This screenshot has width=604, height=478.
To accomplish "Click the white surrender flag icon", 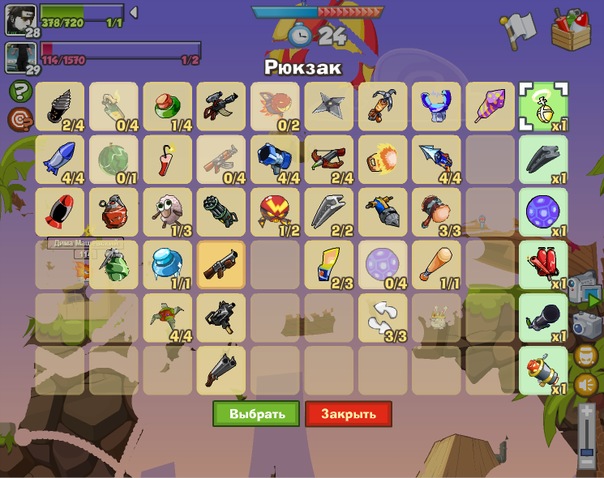I will click(519, 28).
